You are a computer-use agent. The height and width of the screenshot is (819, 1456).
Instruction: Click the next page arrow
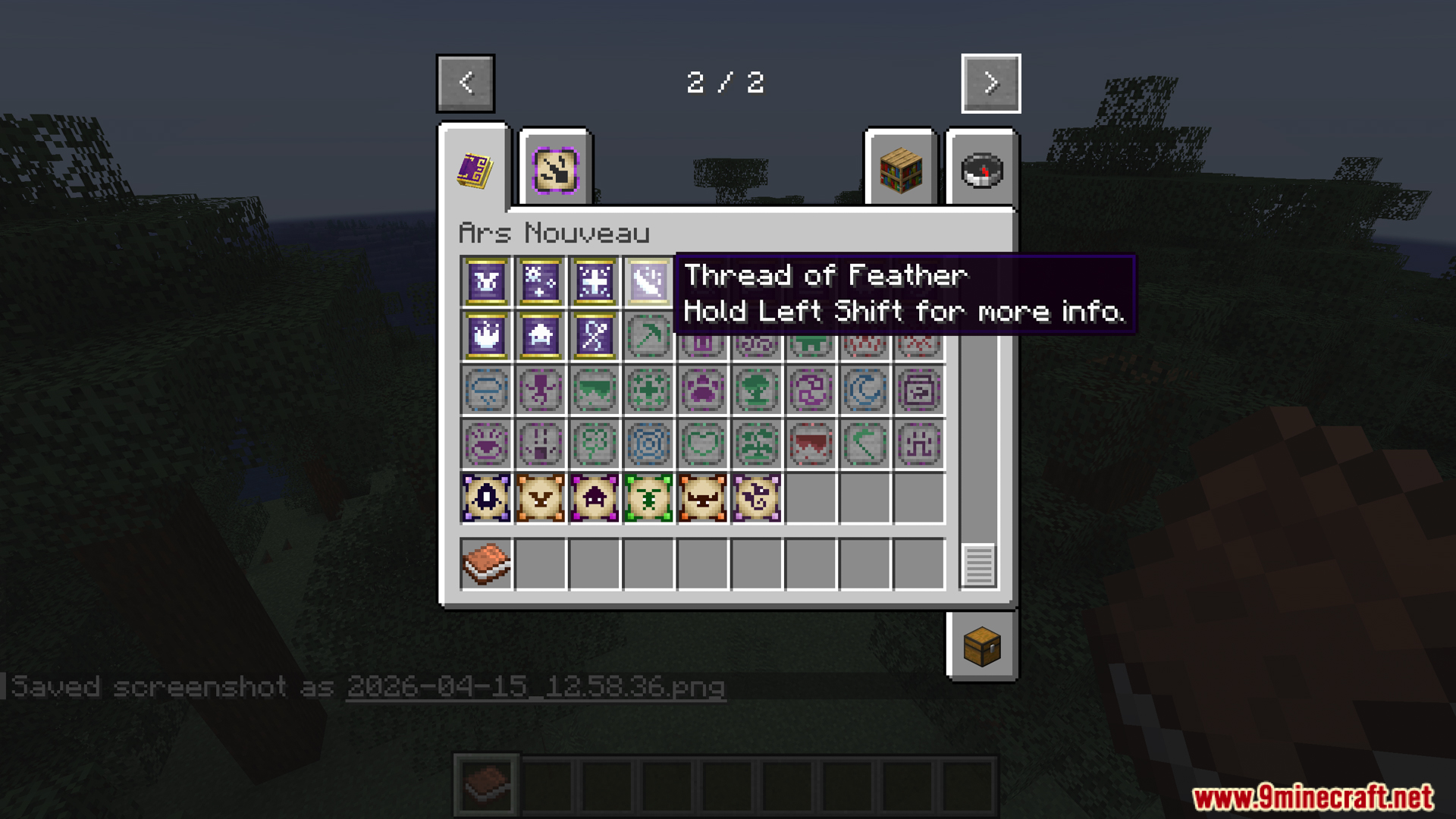pyautogui.click(x=990, y=83)
